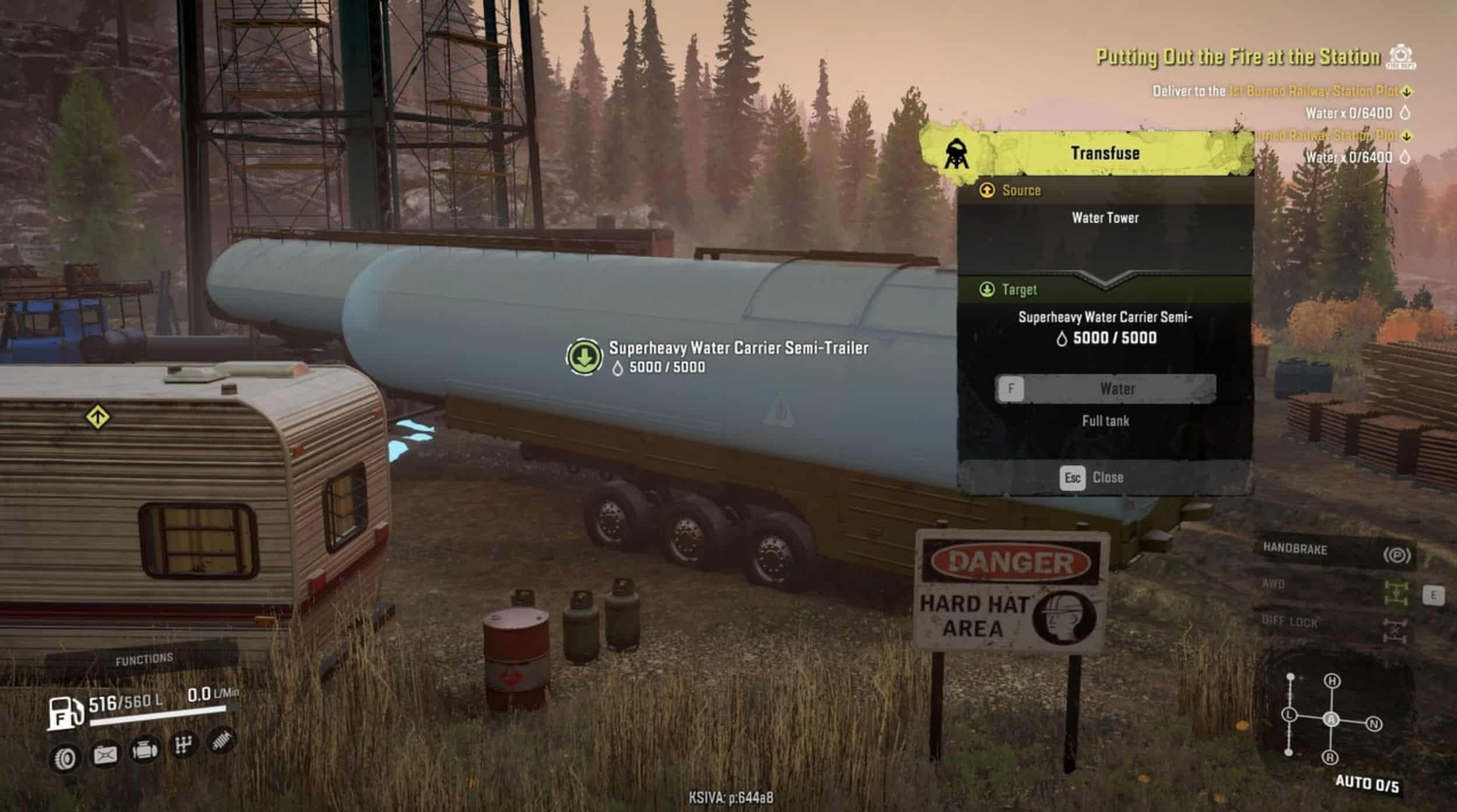Check the tire status icon

pyautogui.click(x=65, y=758)
